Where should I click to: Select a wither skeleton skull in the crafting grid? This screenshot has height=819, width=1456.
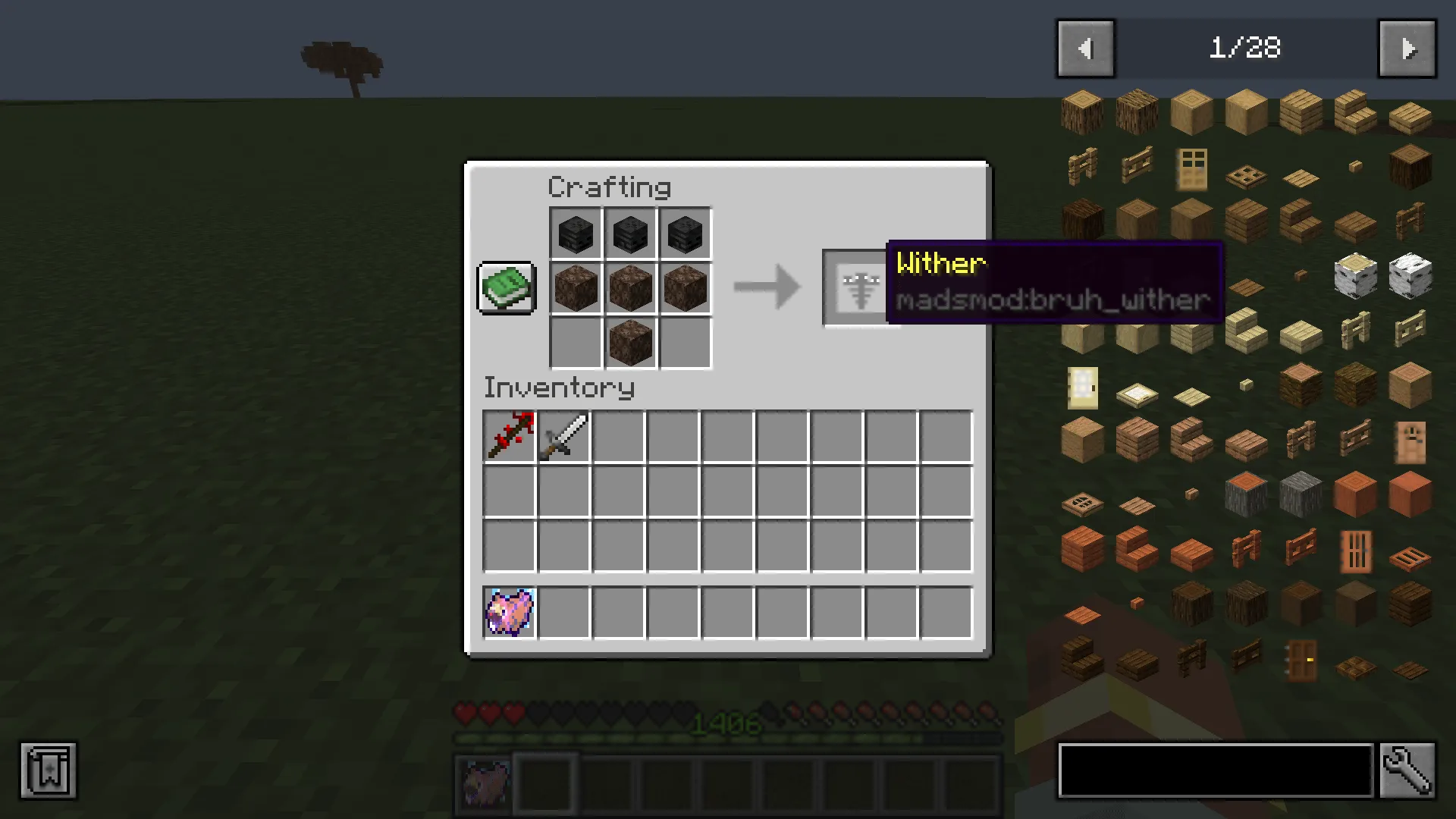point(575,233)
